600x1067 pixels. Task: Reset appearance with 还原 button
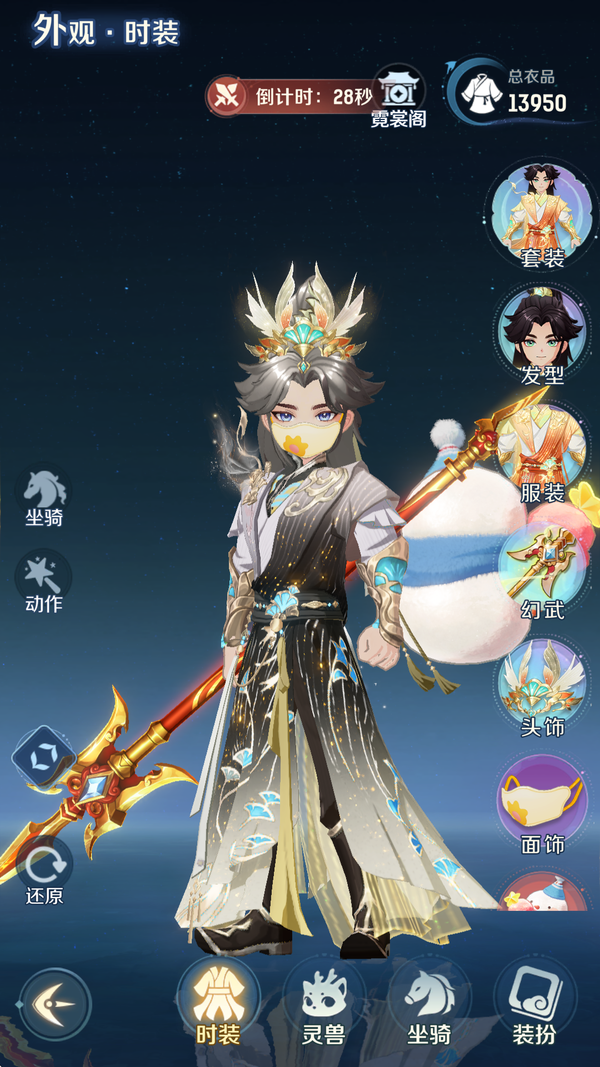[44, 868]
